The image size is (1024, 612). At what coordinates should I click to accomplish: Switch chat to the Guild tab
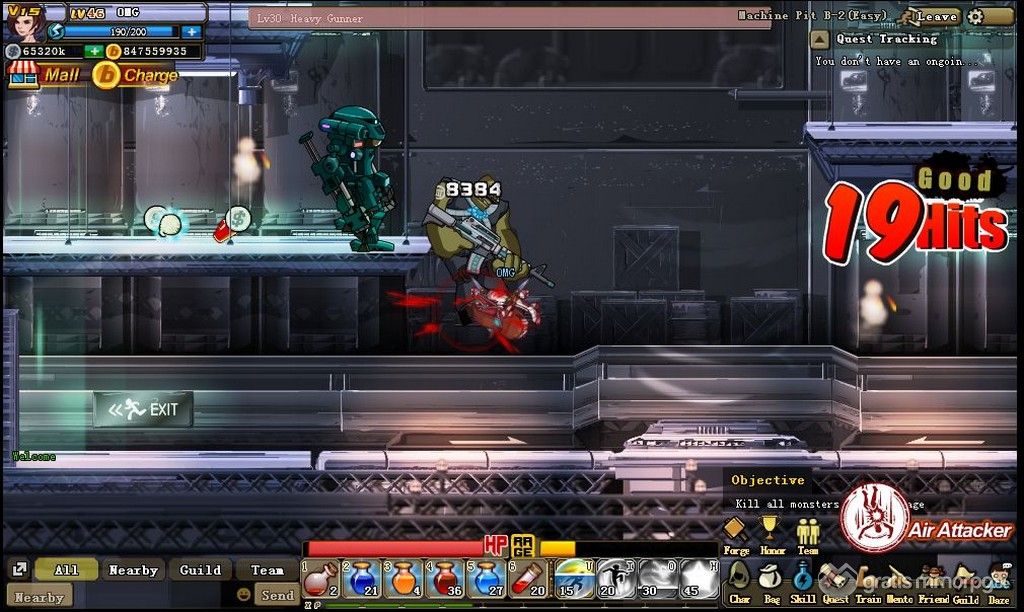[x=200, y=570]
